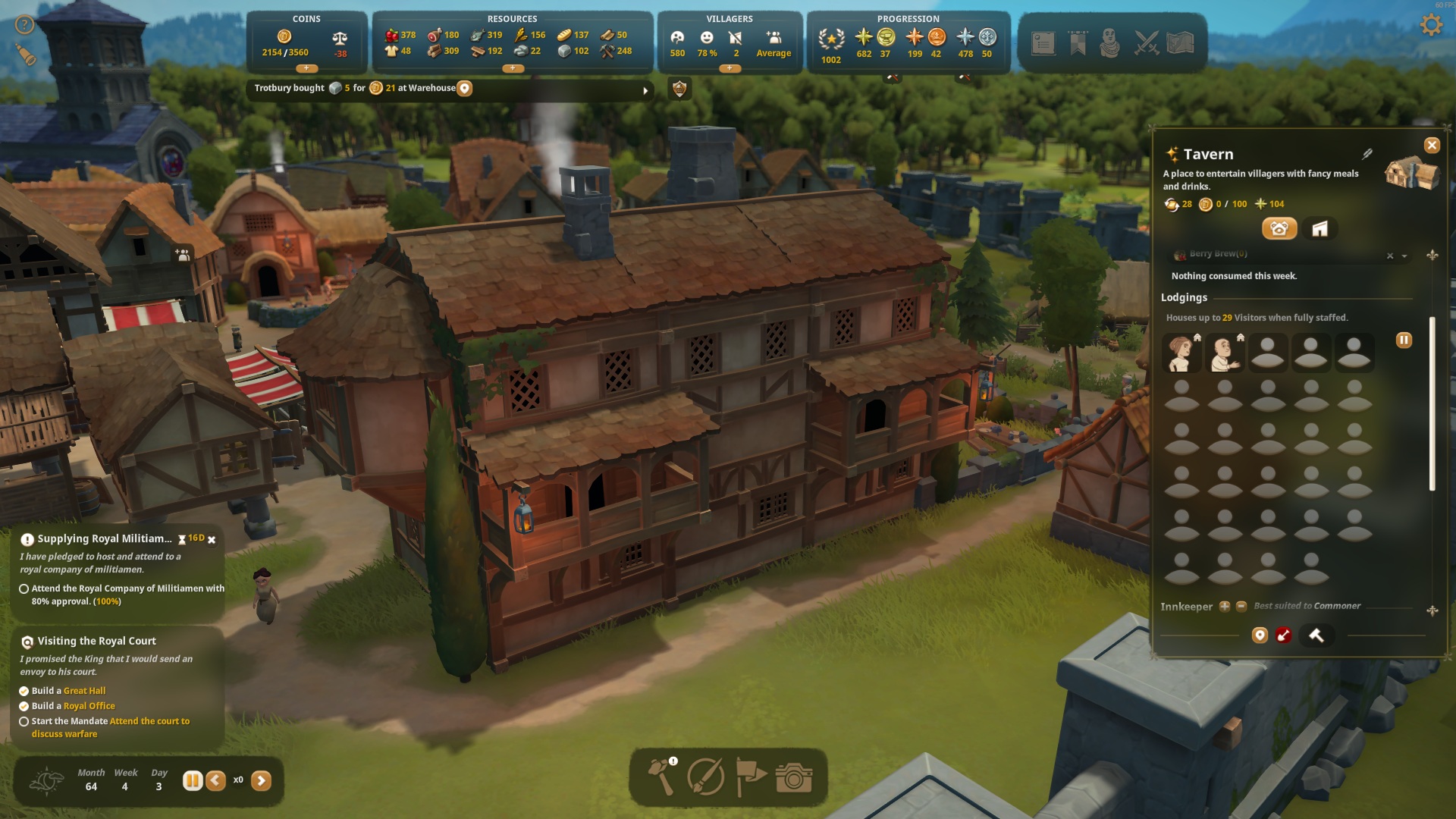The image size is (1456, 819).
Task: Dismiss the Supplying Royal Militiamen quest
Action: (x=212, y=540)
